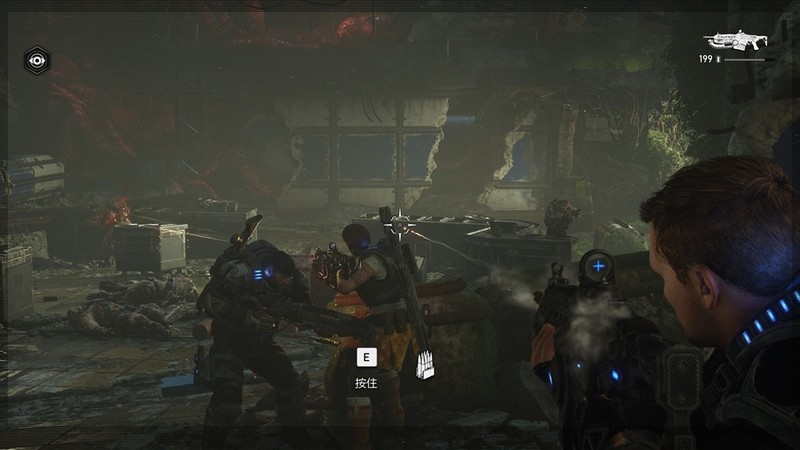This screenshot has height=450, width=800.
Task: Click the hexagonal eye icon
Action: pos(37,60)
